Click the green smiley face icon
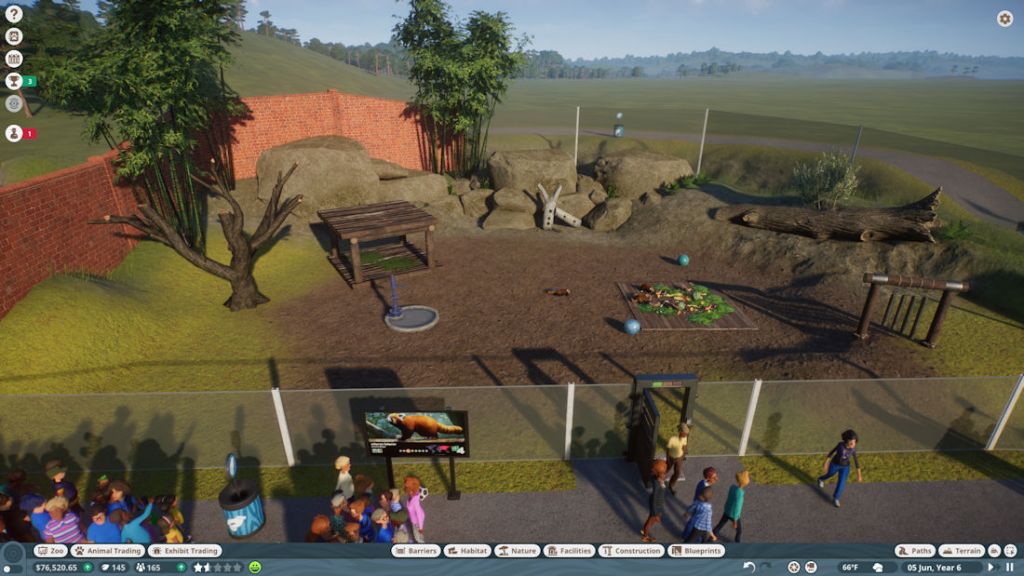1024x576 pixels. [x=255, y=567]
